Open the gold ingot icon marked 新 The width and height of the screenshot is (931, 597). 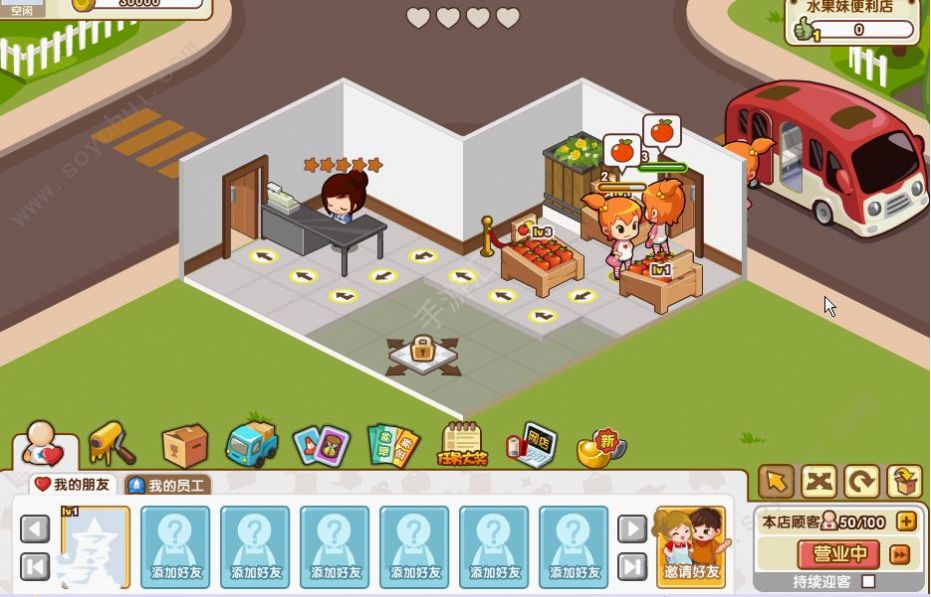(601, 447)
